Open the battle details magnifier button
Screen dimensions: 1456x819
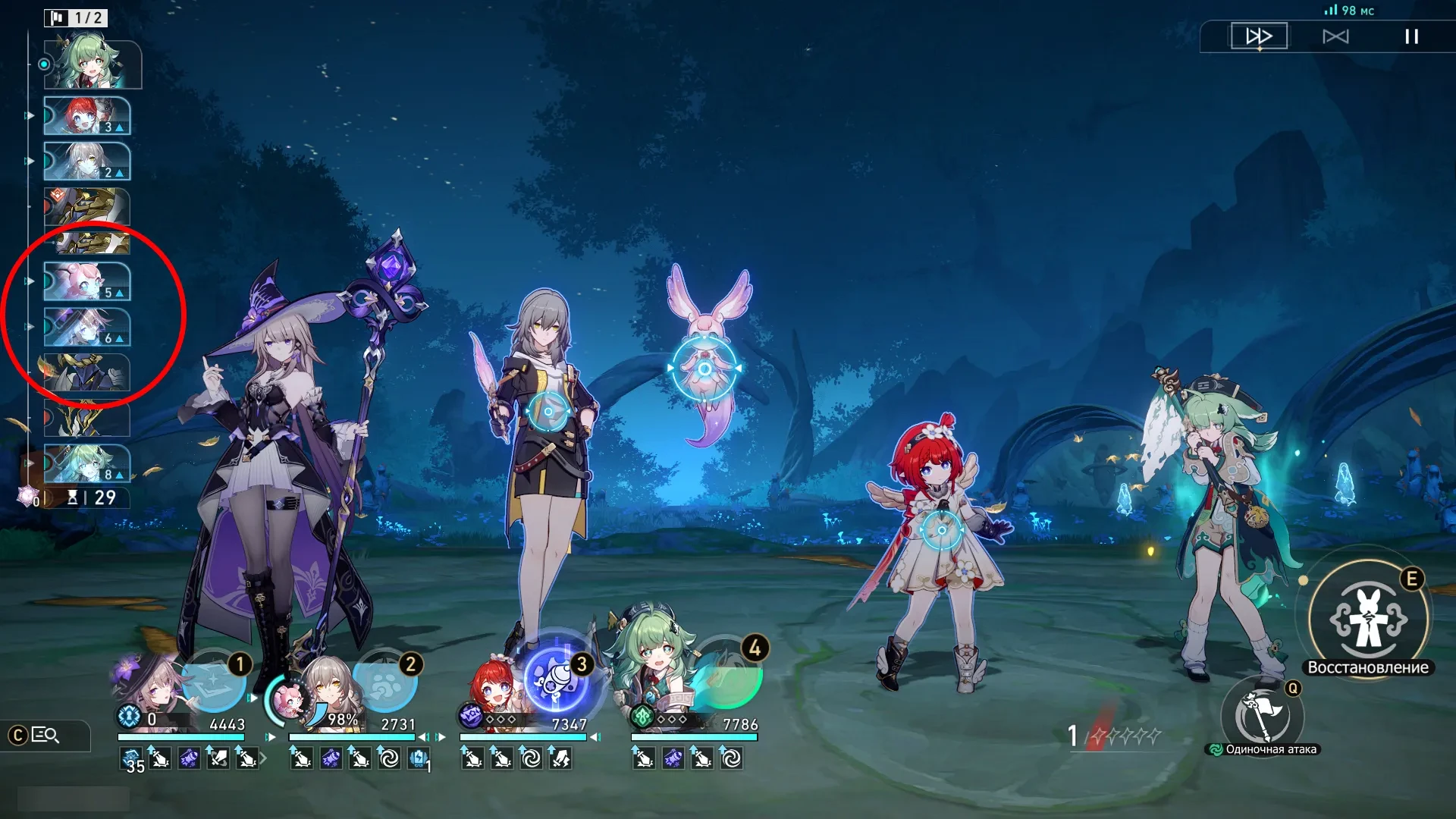click(x=45, y=735)
